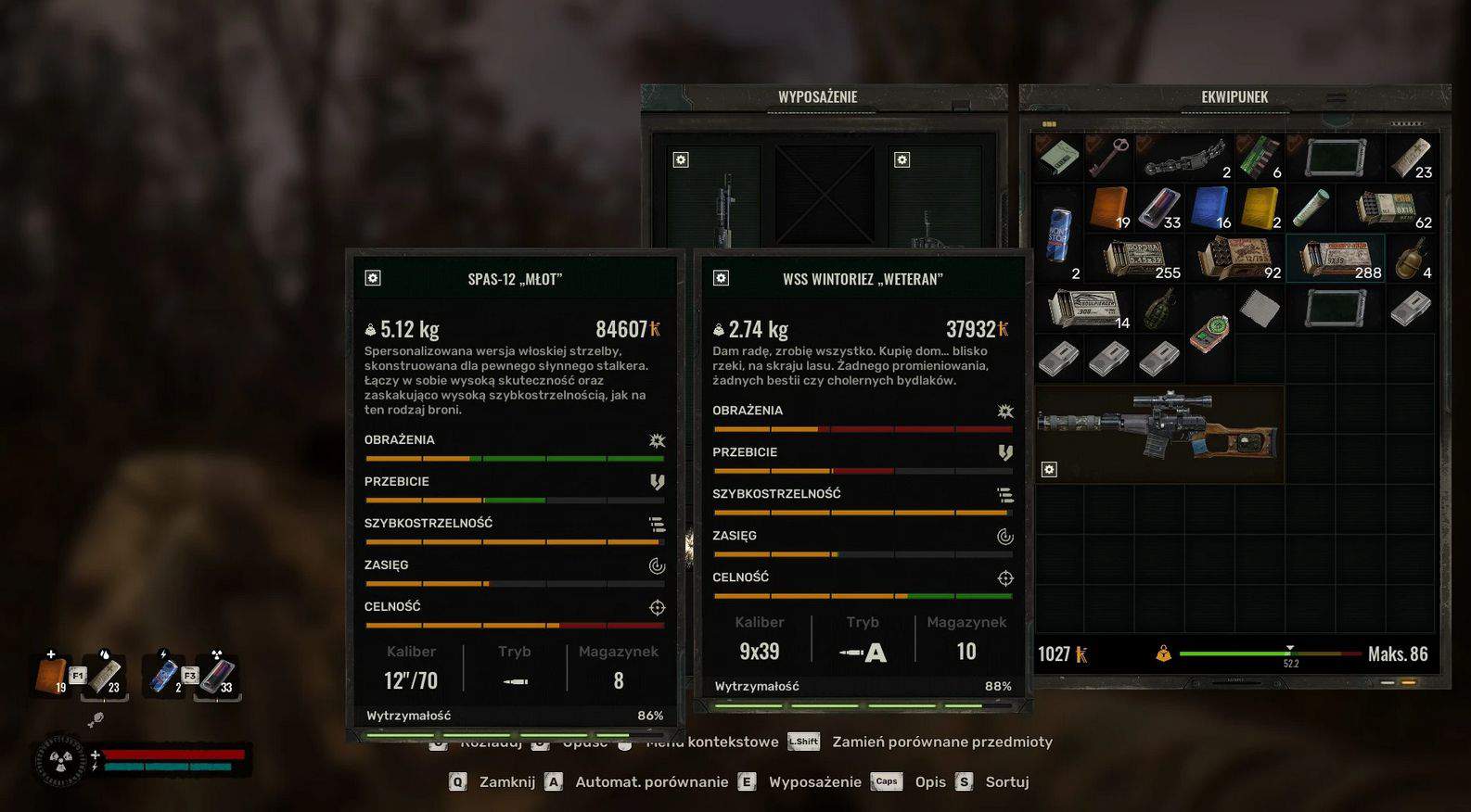Pick the old key item

pos(1108,158)
